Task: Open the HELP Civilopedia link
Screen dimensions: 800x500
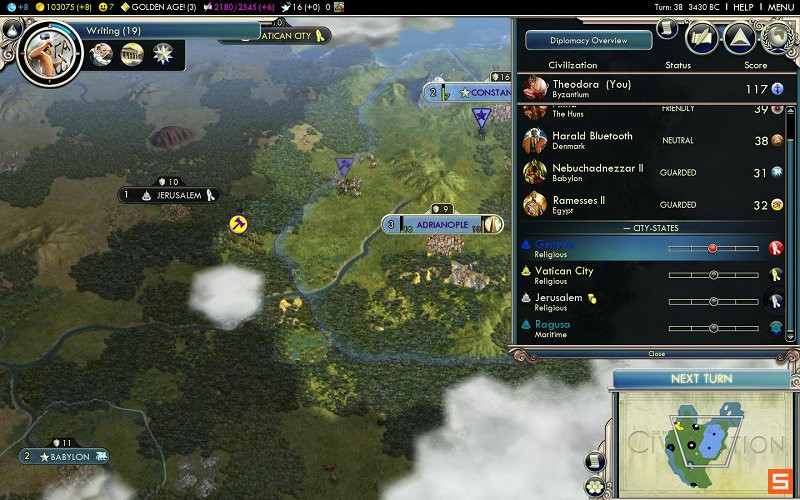Action: coord(743,7)
